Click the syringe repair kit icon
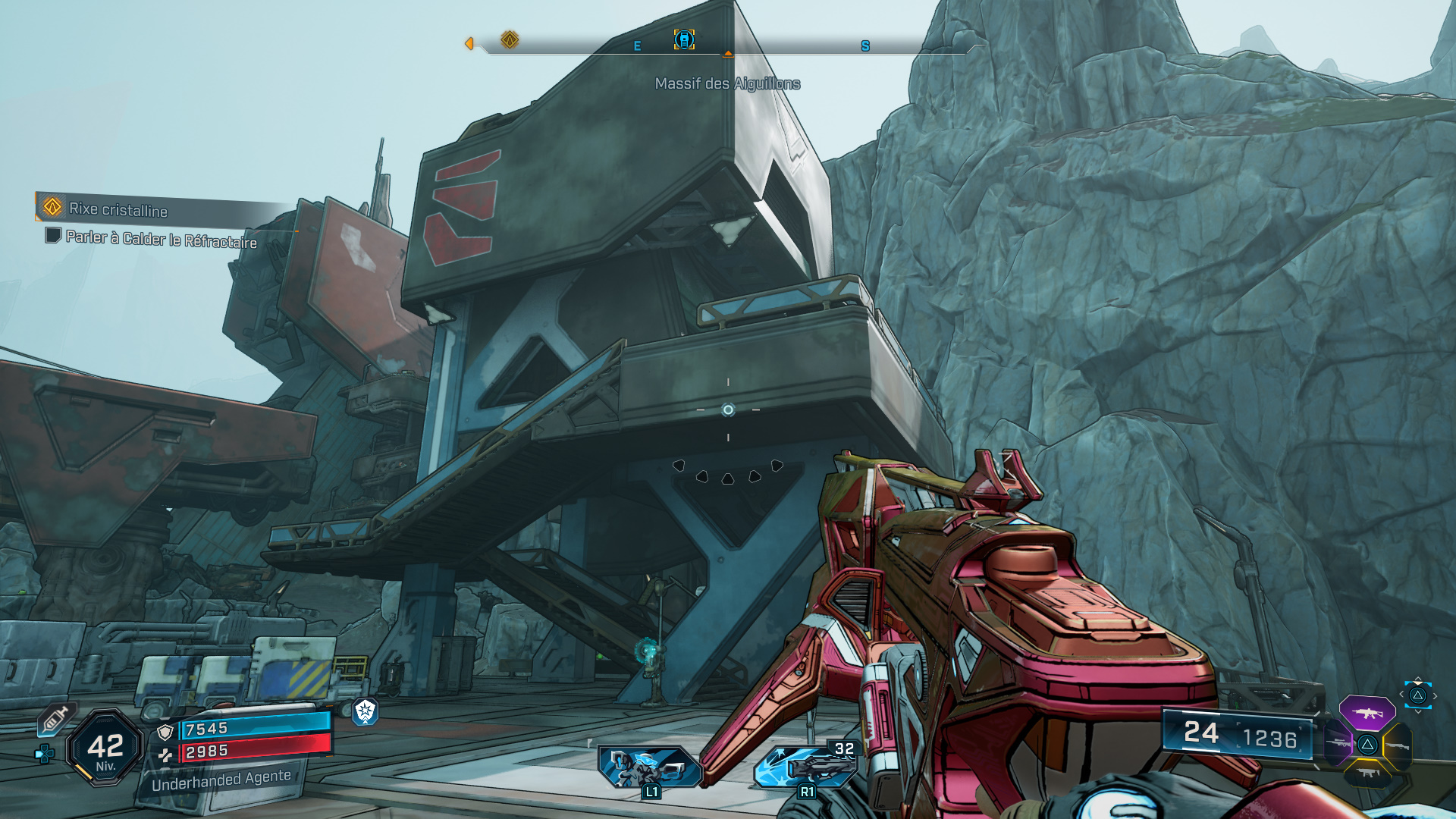Image resolution: width=1456 pixels, height=819 pixels. tap(55, 719)
